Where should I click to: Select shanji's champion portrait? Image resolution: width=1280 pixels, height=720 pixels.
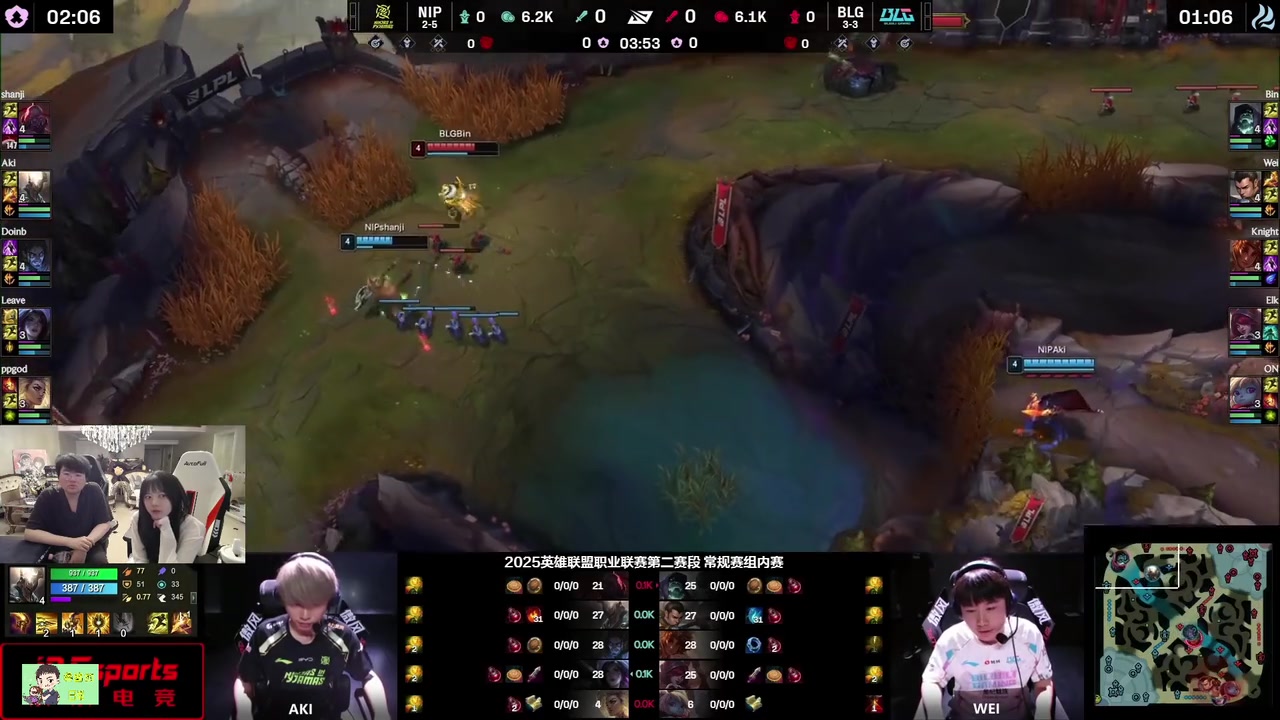34,119
